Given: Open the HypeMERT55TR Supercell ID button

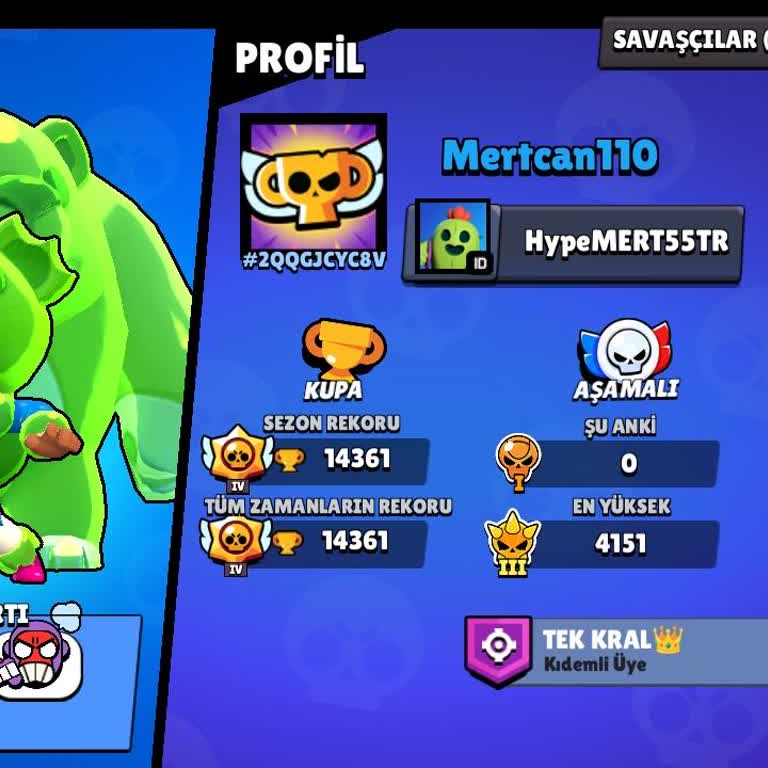Looking at the screenshot, I should click(x=574, y=242).
